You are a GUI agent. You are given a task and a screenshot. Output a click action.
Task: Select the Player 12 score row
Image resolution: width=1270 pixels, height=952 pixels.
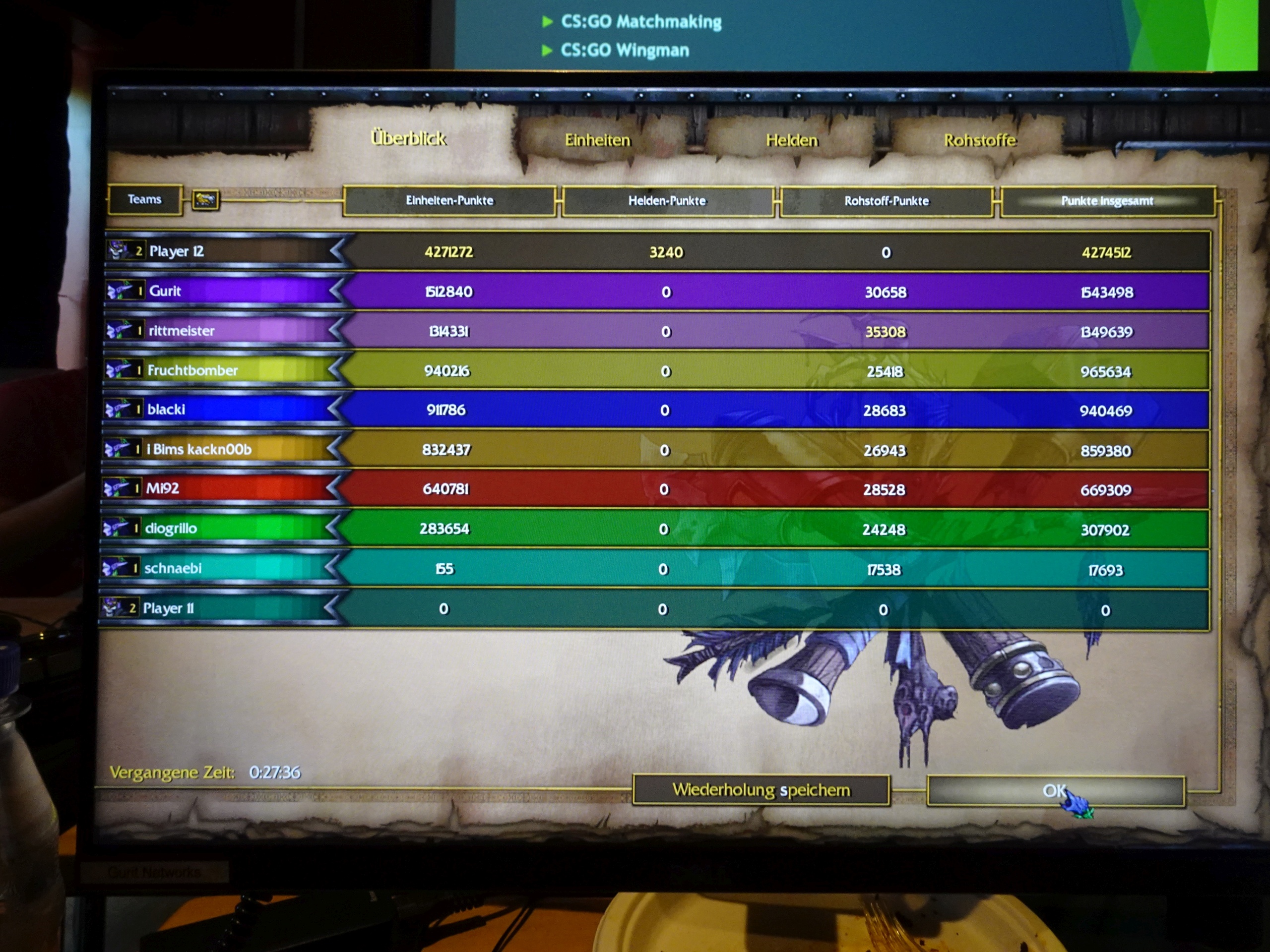[x=176, y=251]
